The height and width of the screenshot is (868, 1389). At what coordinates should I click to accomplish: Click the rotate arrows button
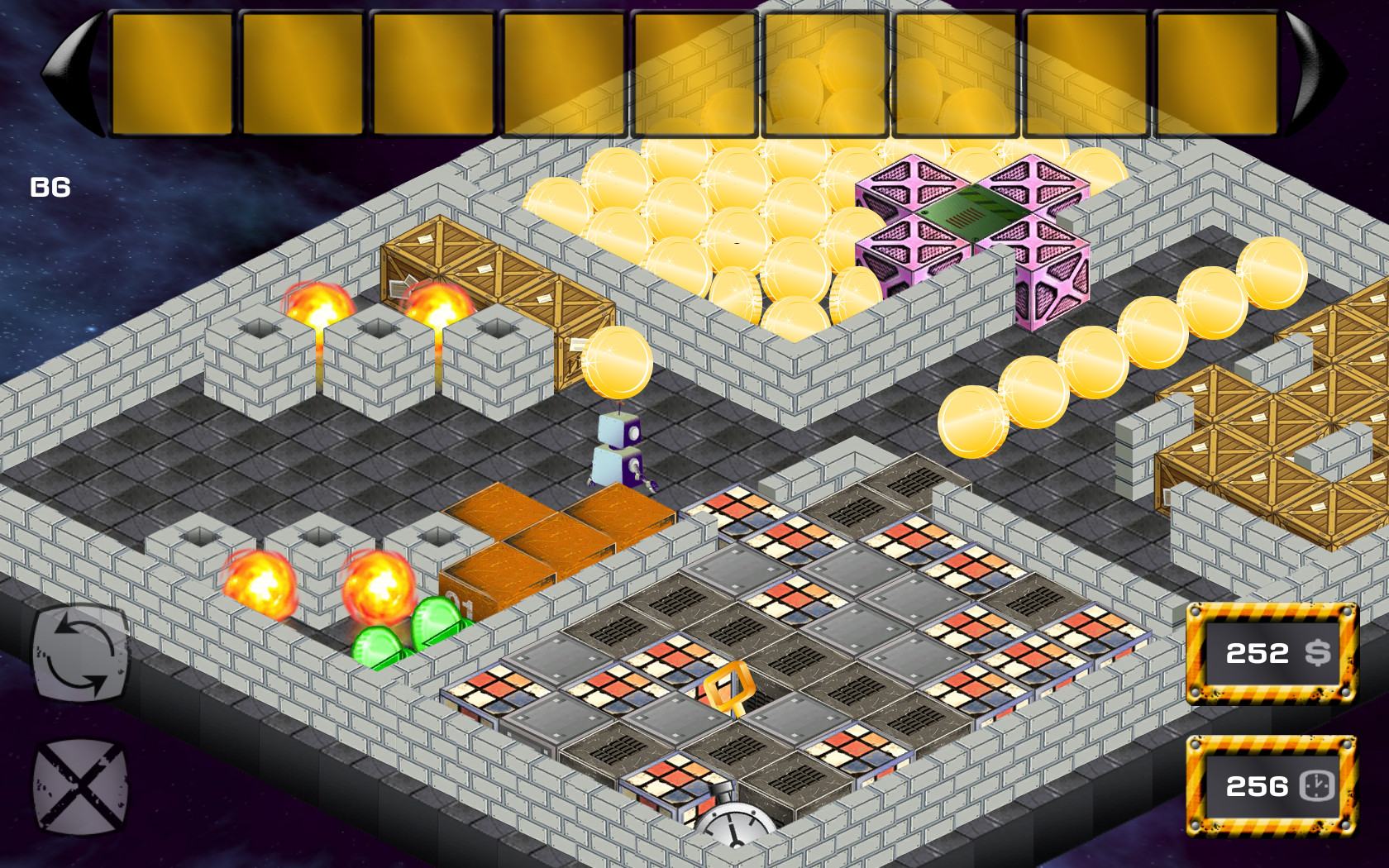pyautogui.click(x=81, y=655)
